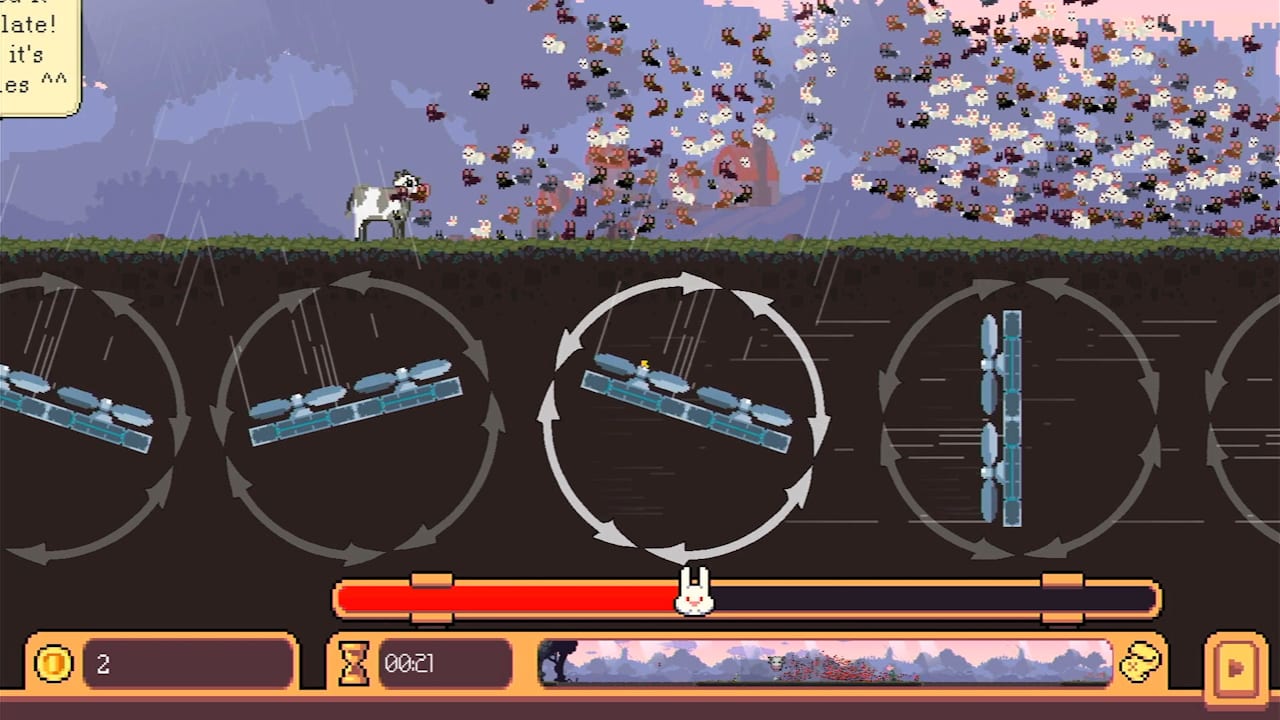Click the coin icon in the currency counter
This screenshot has width=1280, height=720.
(x=54, y=663)
